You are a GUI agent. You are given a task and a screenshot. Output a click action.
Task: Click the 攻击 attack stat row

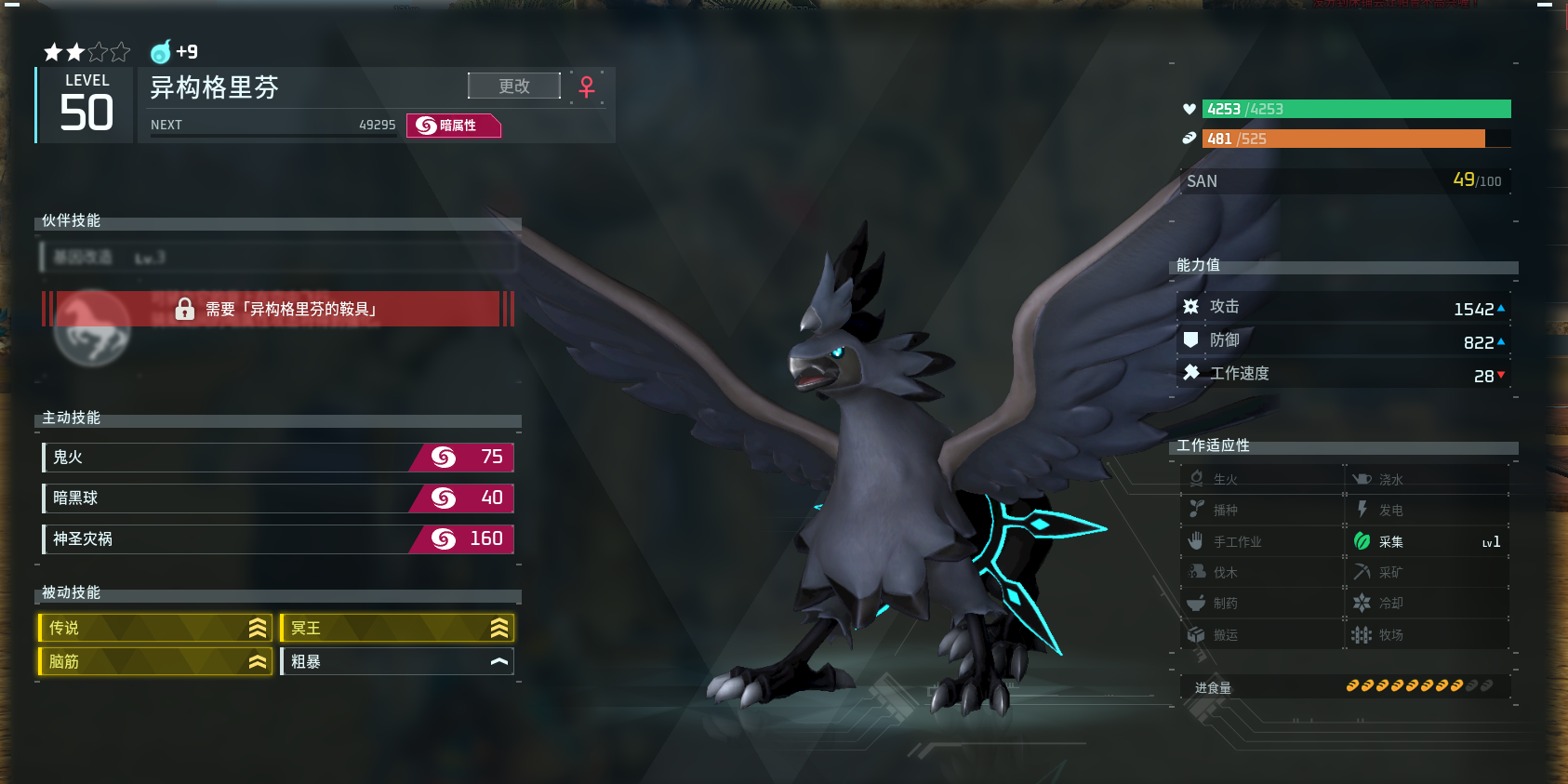point(1344,307)
